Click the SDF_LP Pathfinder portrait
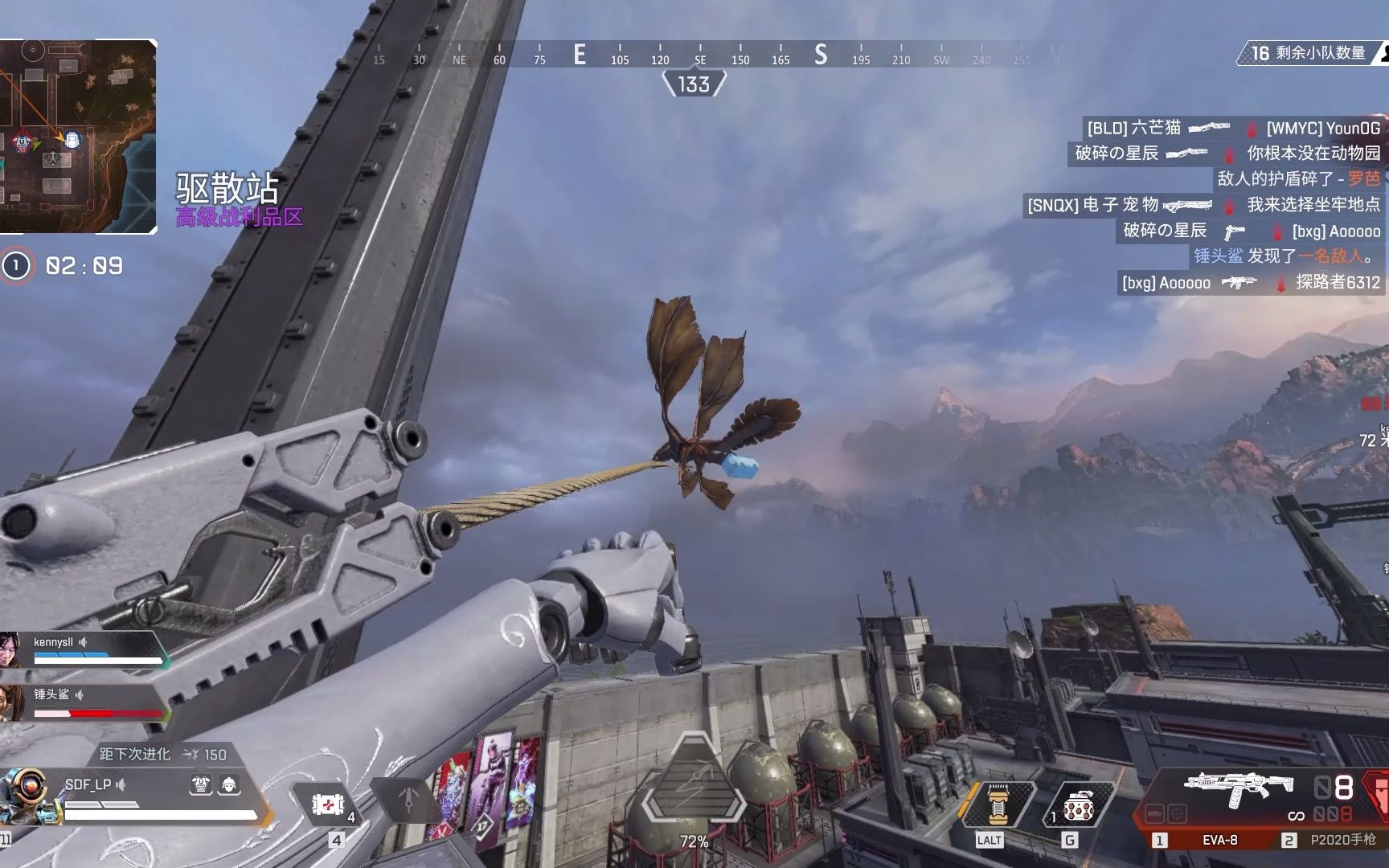The width and height of the screenshot is (1389, 868). point(29,794)
